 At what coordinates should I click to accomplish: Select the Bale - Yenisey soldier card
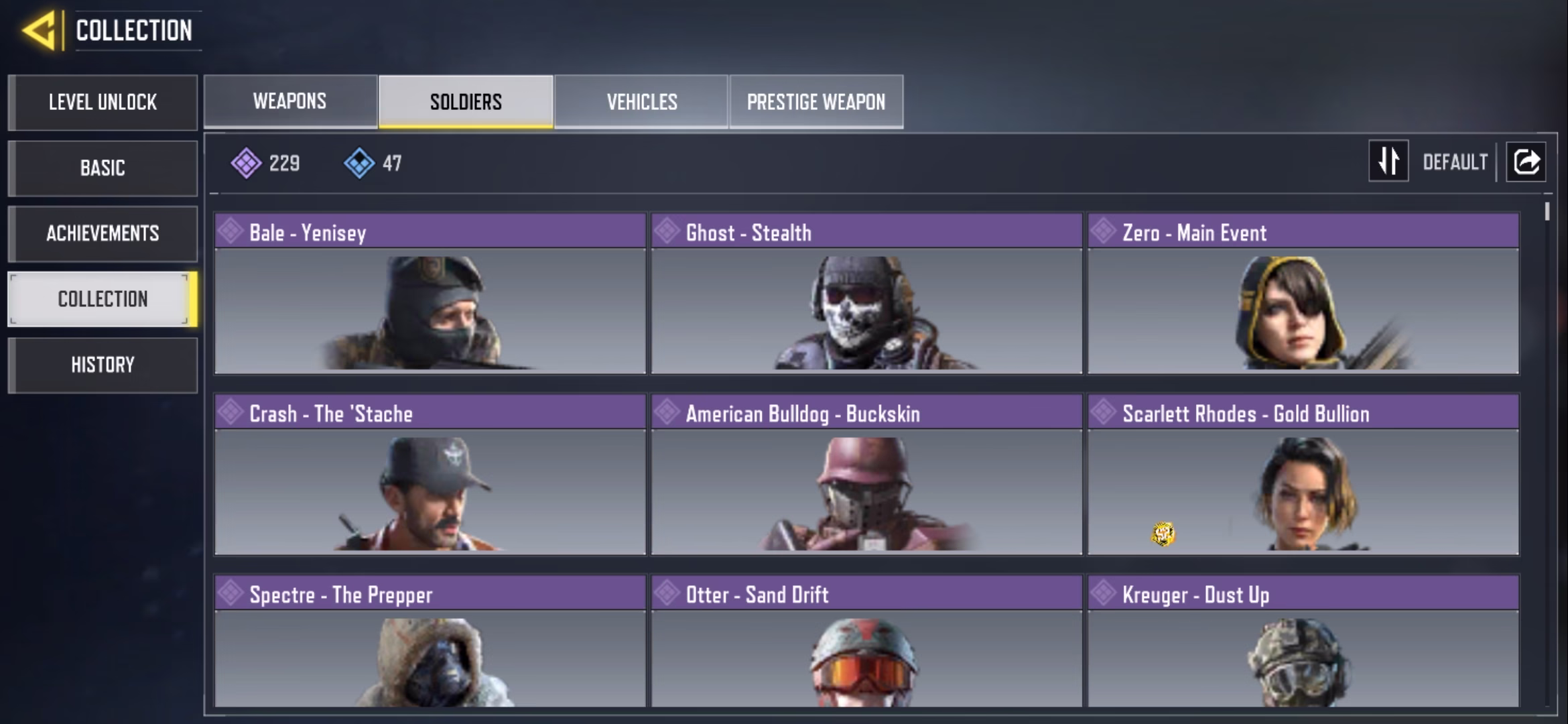(430, 294)
